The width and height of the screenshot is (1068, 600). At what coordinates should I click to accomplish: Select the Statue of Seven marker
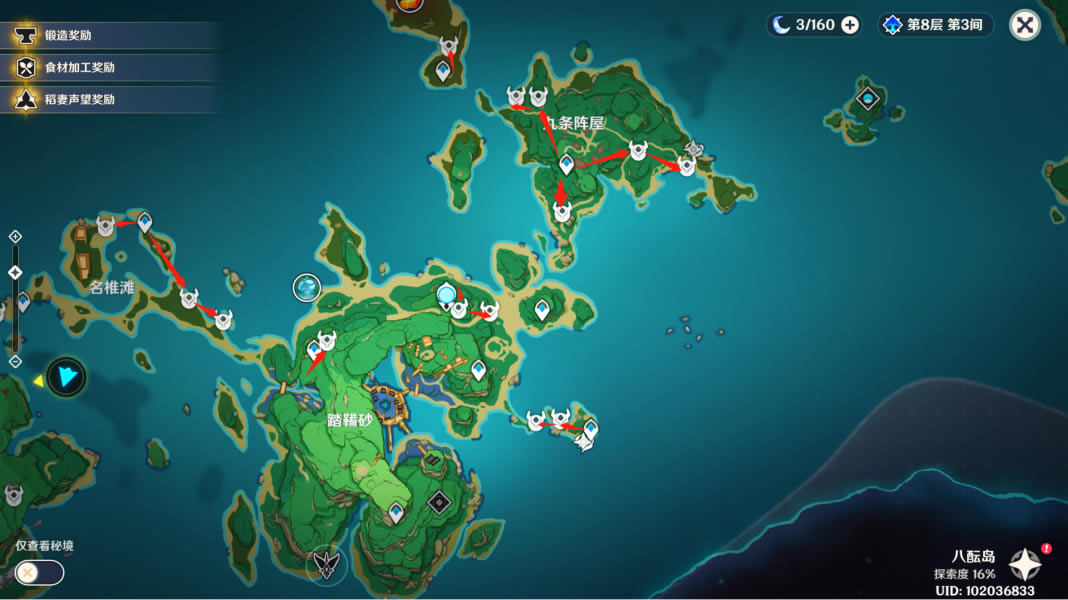pos(446,293)
